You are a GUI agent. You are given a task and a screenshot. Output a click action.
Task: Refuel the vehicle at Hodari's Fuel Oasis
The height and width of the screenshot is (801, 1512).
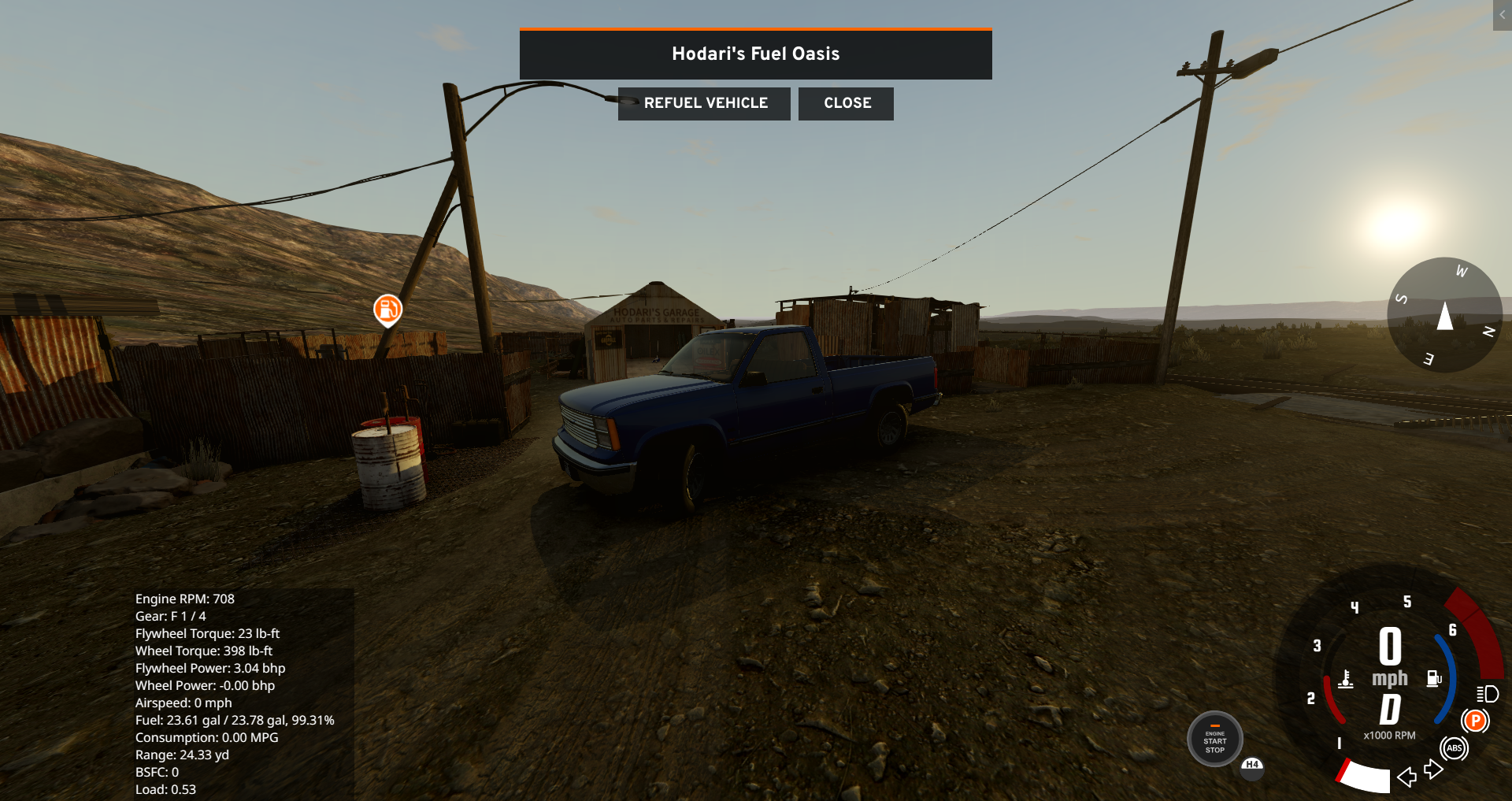(x=705, y=103)
